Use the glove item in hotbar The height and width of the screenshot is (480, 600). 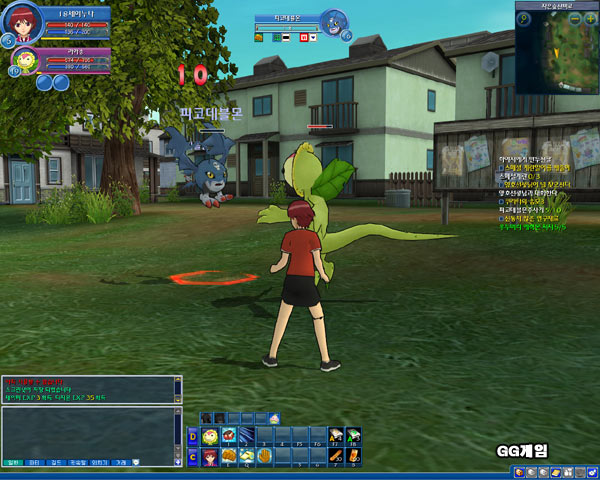tap(264, 456)
